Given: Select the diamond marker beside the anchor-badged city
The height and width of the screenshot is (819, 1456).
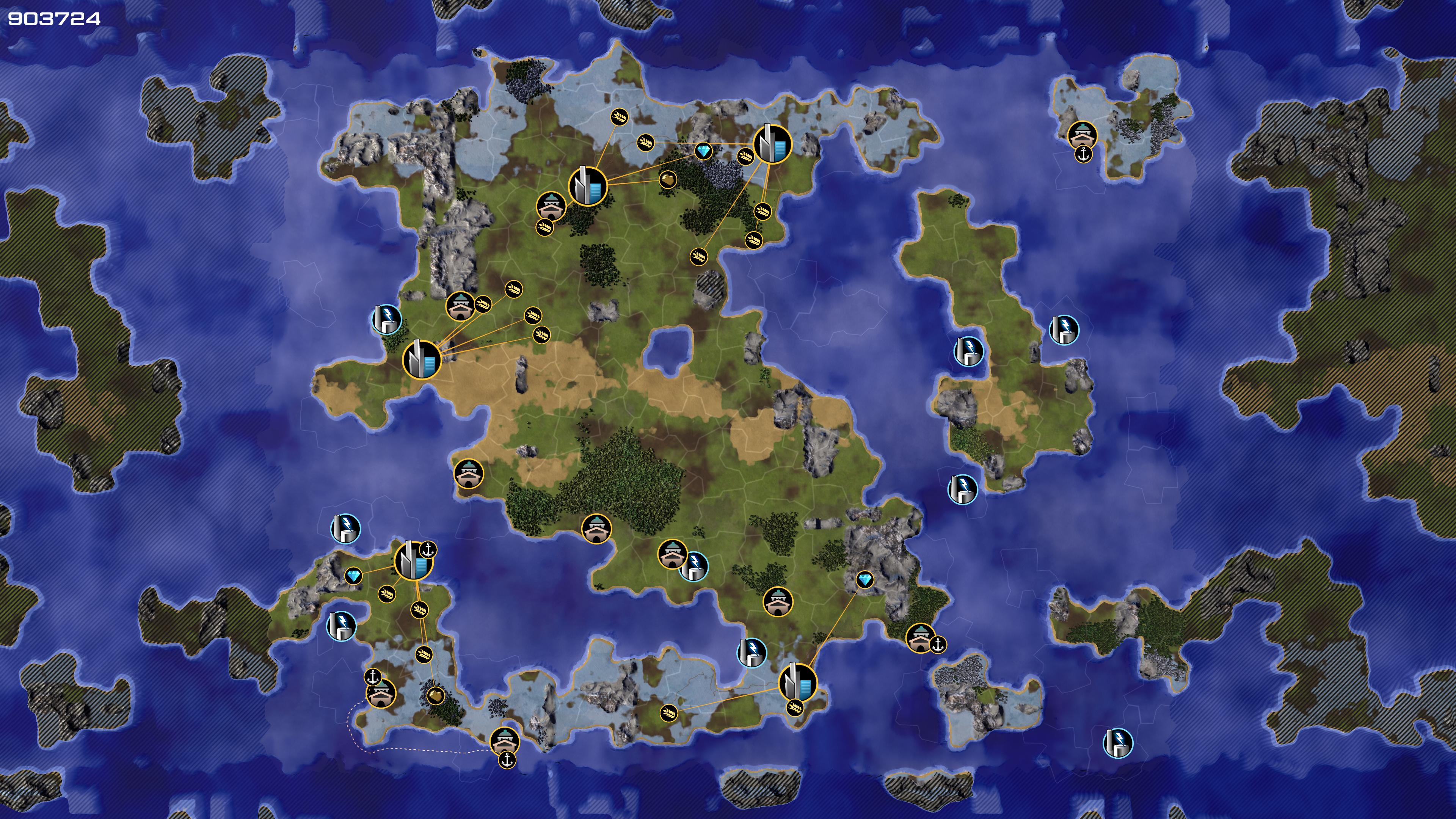Looking at the screenshot, I should (354, 576).
